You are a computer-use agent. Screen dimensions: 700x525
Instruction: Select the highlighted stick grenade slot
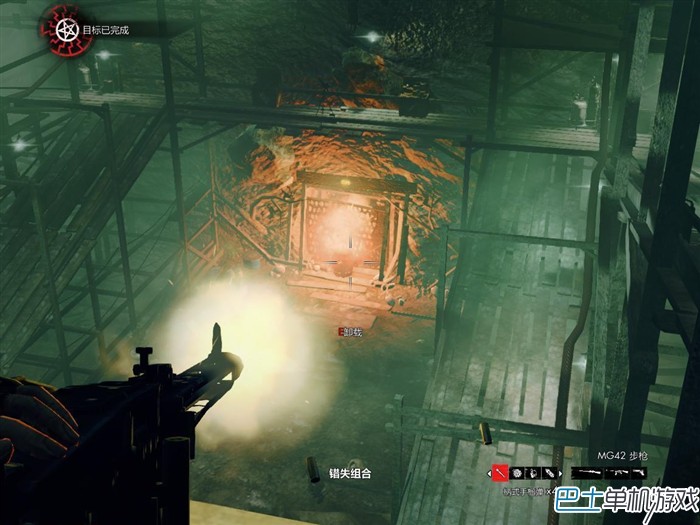[500, 473]
